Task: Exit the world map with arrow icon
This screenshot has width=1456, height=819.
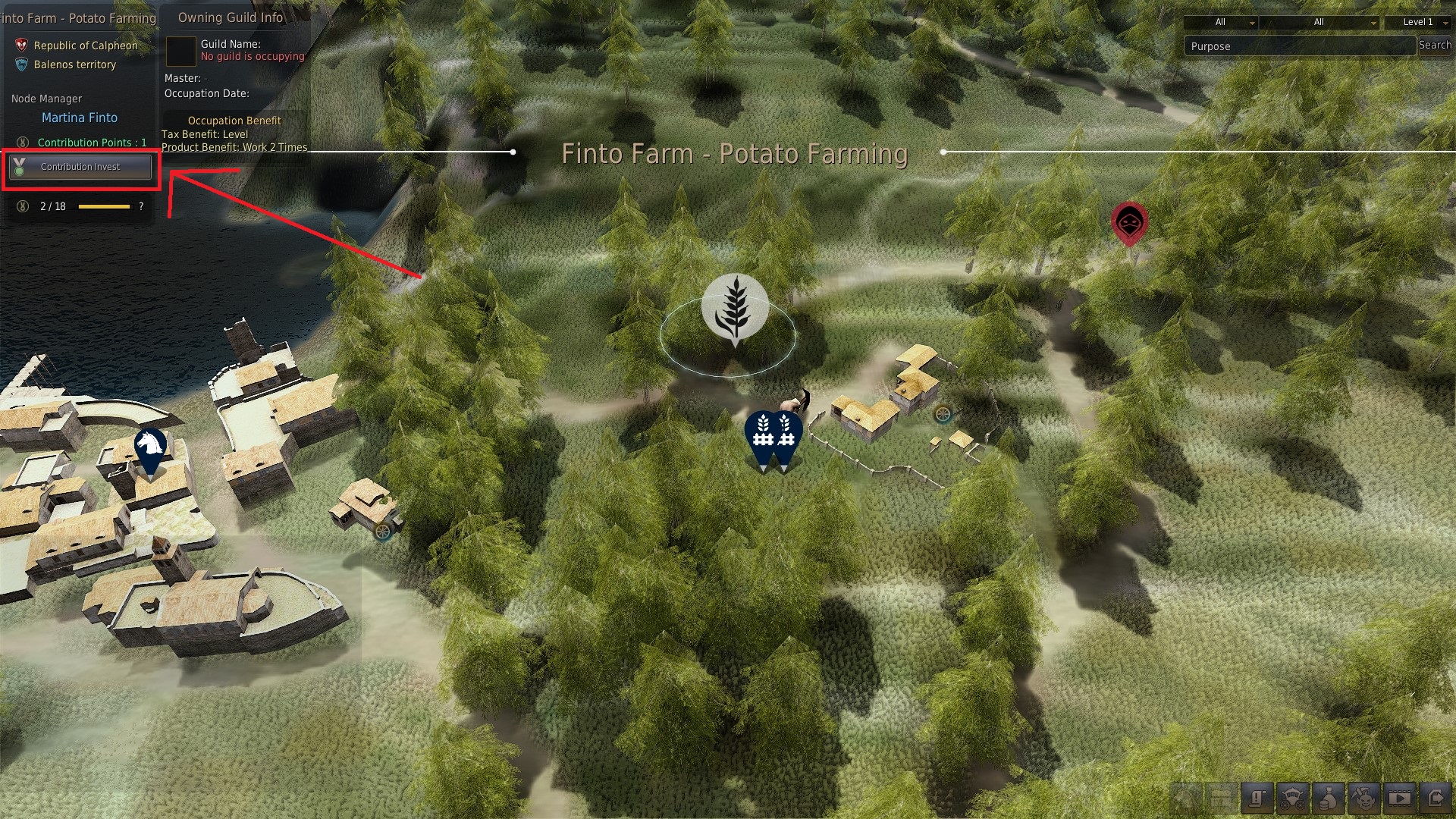Action: (1435, 798)
